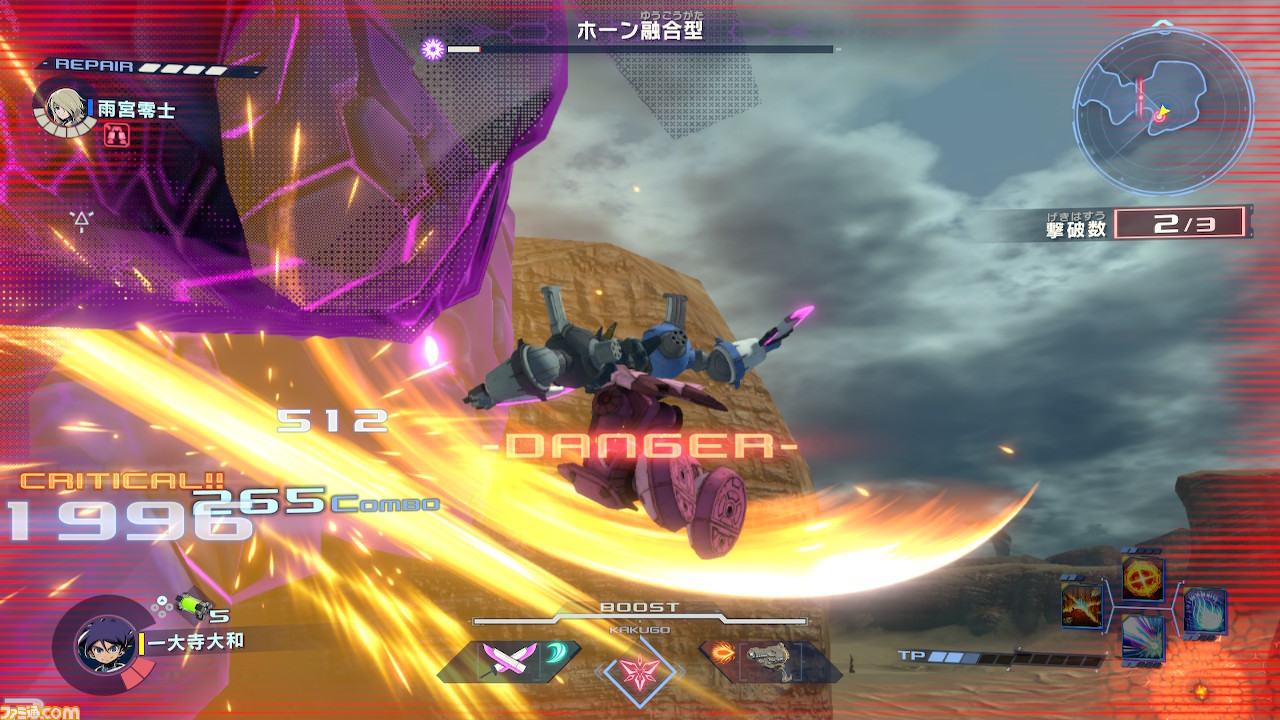The height and width of the screenshot is (720, 1280).
Task: Select the crossed pink swords melee weapon
Action: pos(498,661)
